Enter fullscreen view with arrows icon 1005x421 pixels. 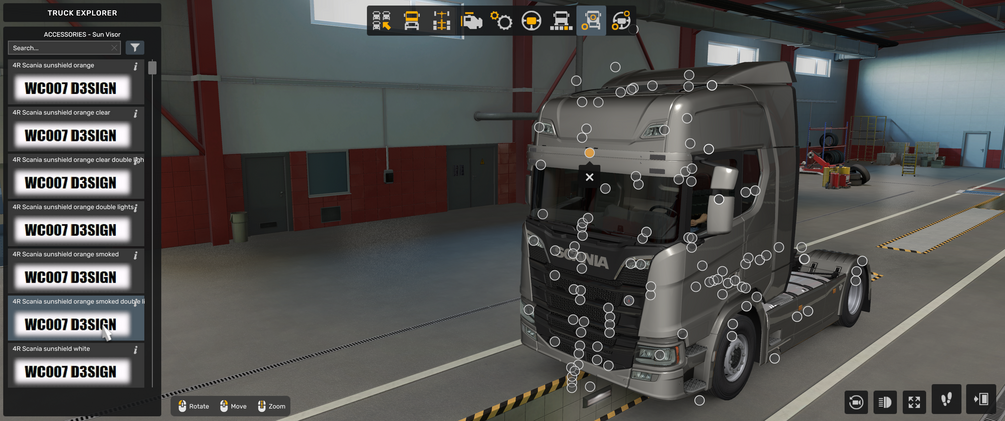tap(914, 401)
